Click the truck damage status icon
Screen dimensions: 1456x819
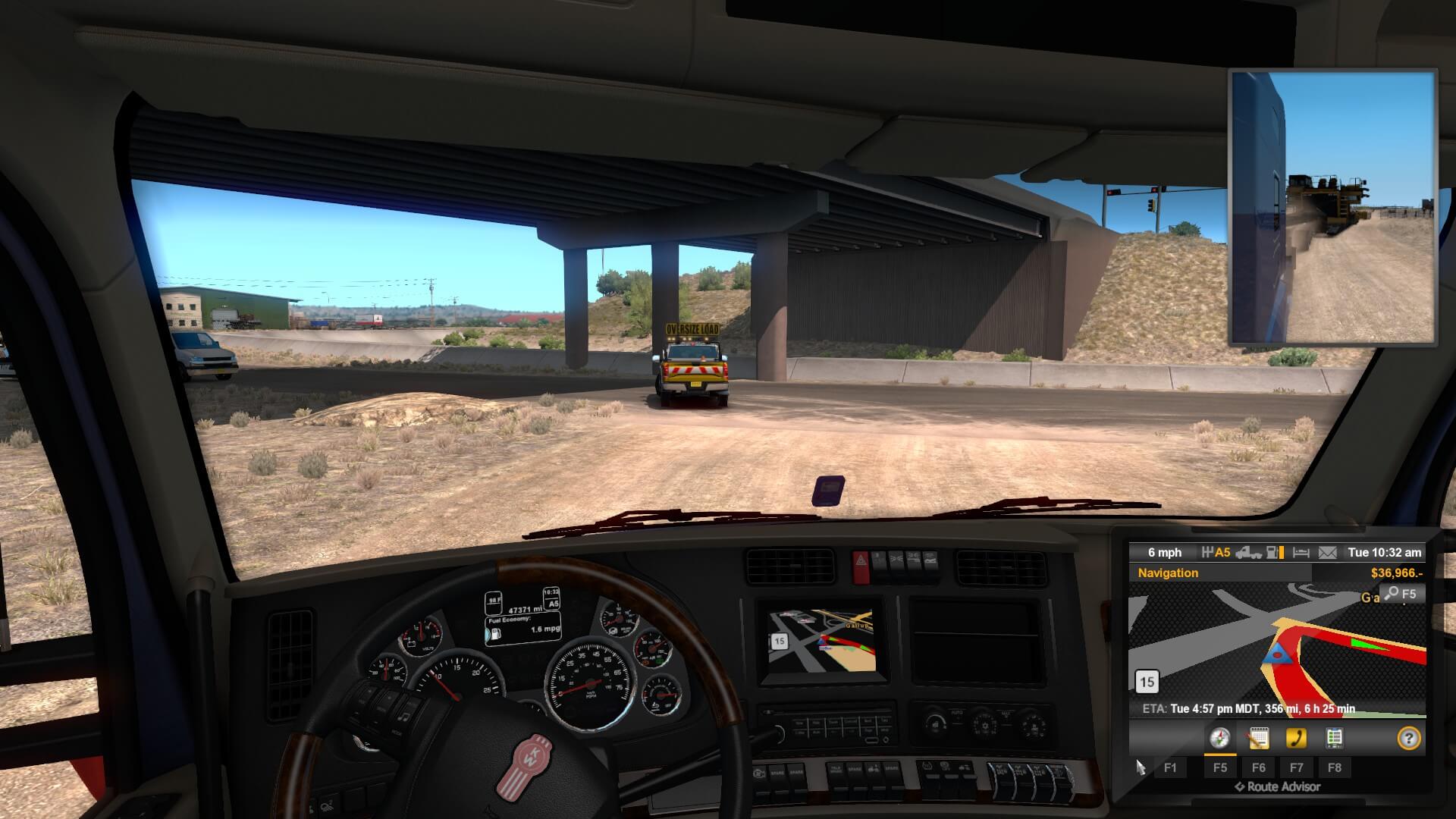(1248, 553)
